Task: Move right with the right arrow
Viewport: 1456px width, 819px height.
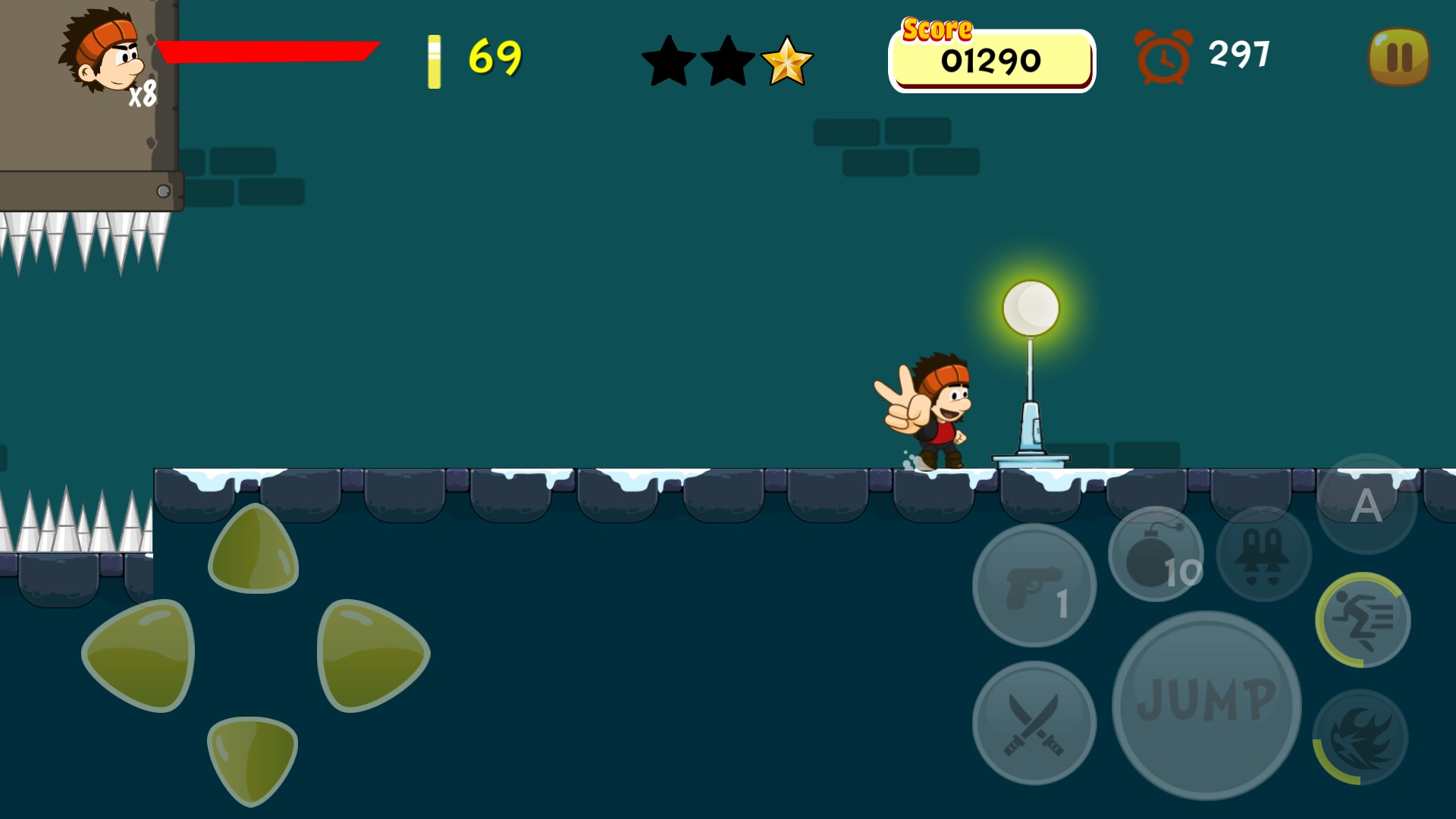Action: coord(372,655)
